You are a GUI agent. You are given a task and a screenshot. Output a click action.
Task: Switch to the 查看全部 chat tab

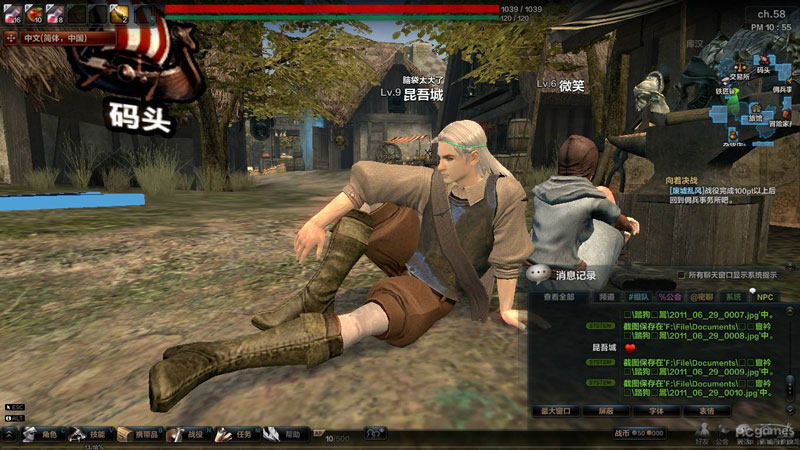pos(559,297)
